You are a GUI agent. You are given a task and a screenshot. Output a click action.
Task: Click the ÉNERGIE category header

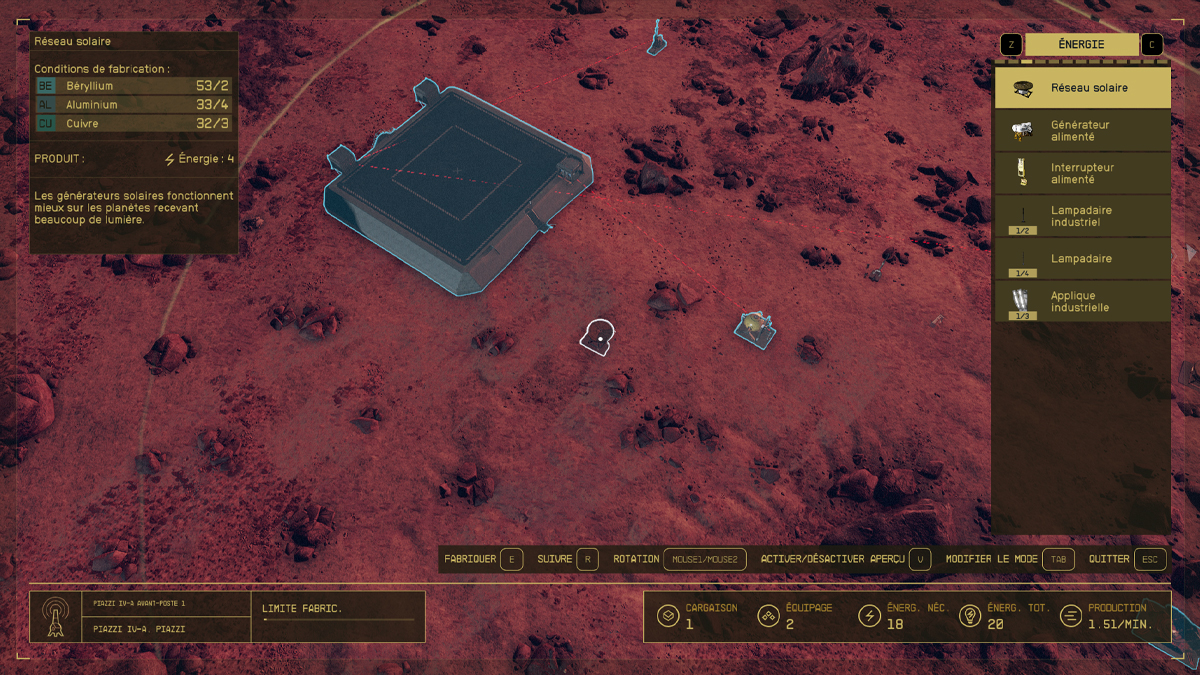[x=1081, y=45]
